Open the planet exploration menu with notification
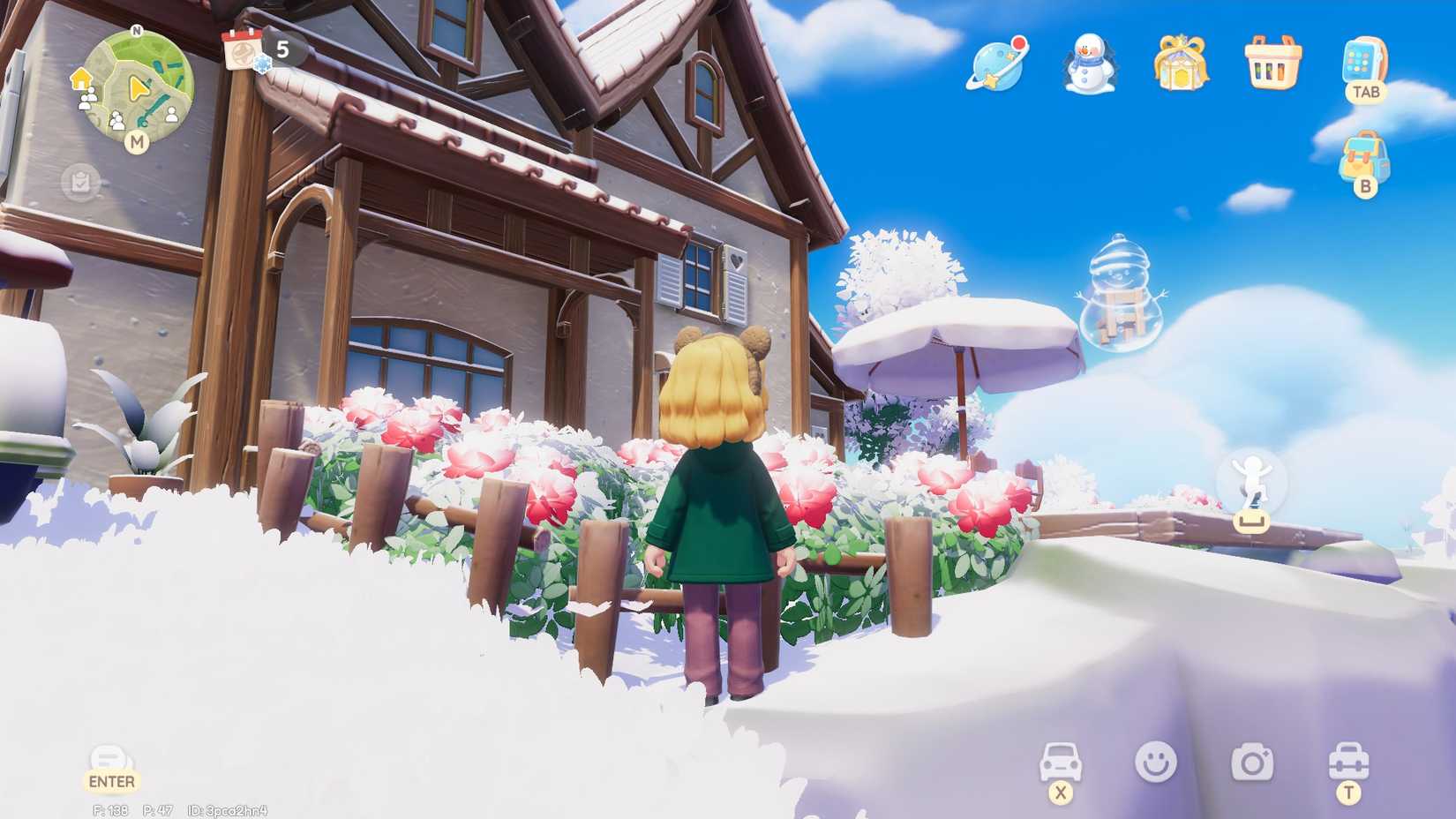 [x=999, y=64]
